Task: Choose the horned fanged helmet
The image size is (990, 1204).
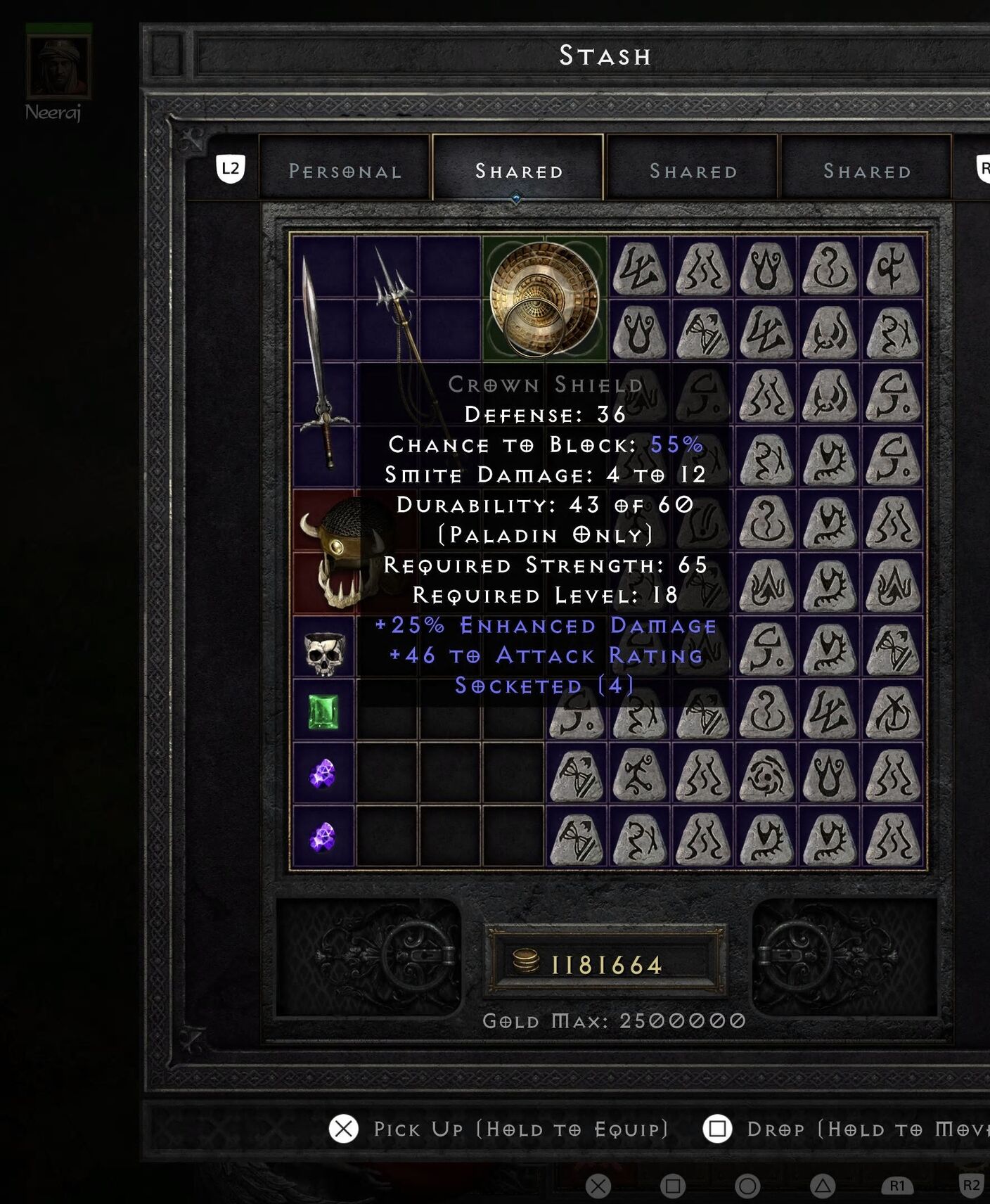Action: point(330,552)
